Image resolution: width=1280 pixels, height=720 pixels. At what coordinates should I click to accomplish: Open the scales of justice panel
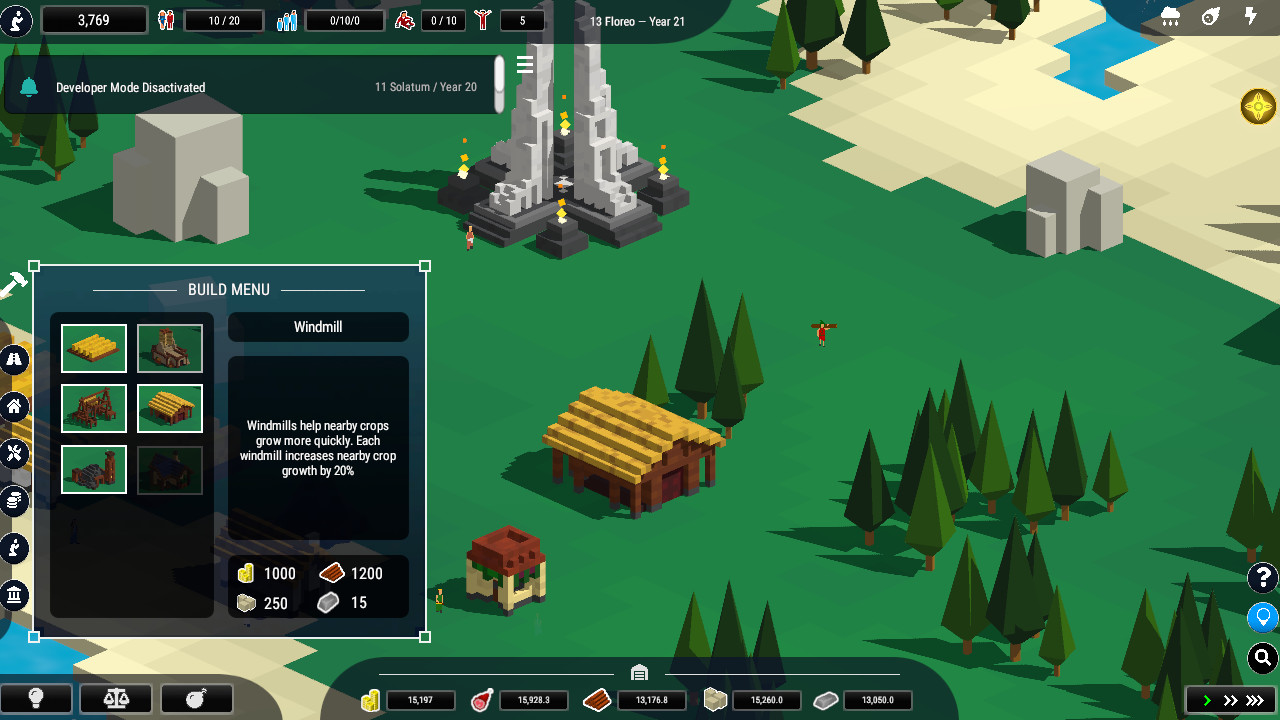(115, 698)
